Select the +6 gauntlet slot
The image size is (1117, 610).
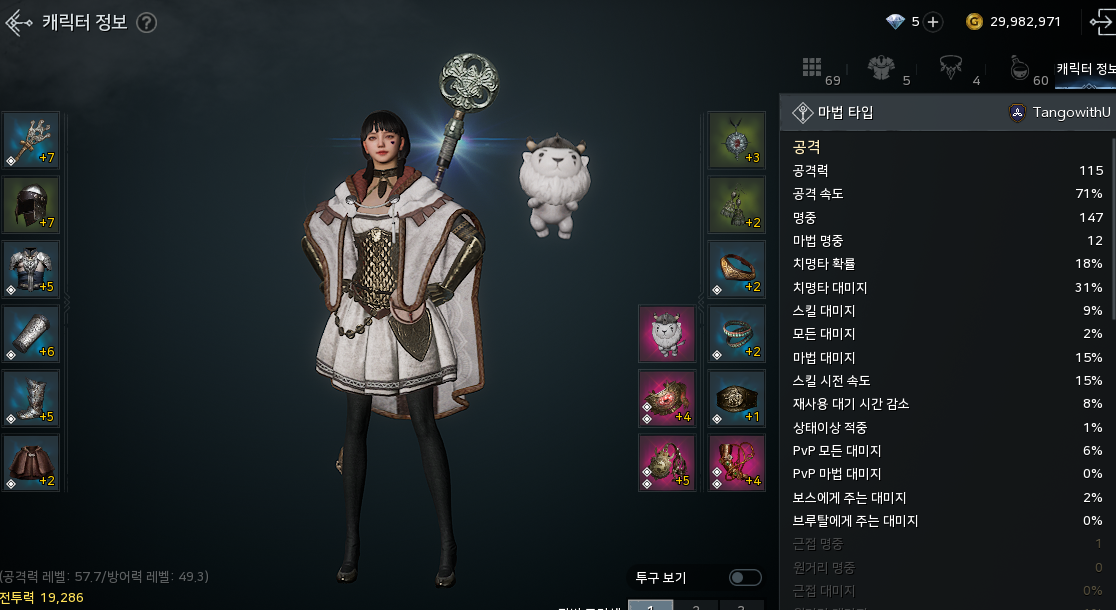pos(31,334)
